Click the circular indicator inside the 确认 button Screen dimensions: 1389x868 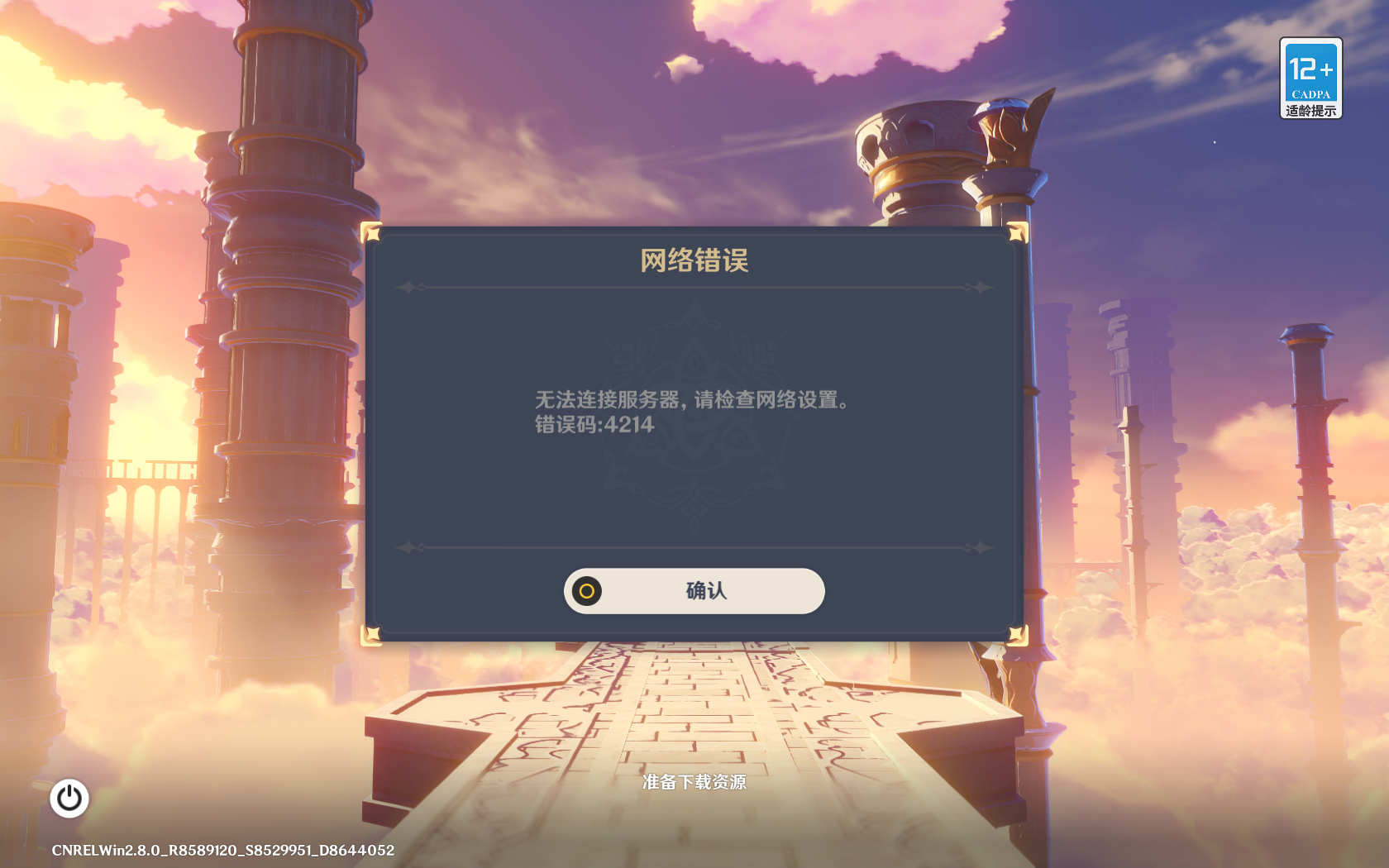586,591
